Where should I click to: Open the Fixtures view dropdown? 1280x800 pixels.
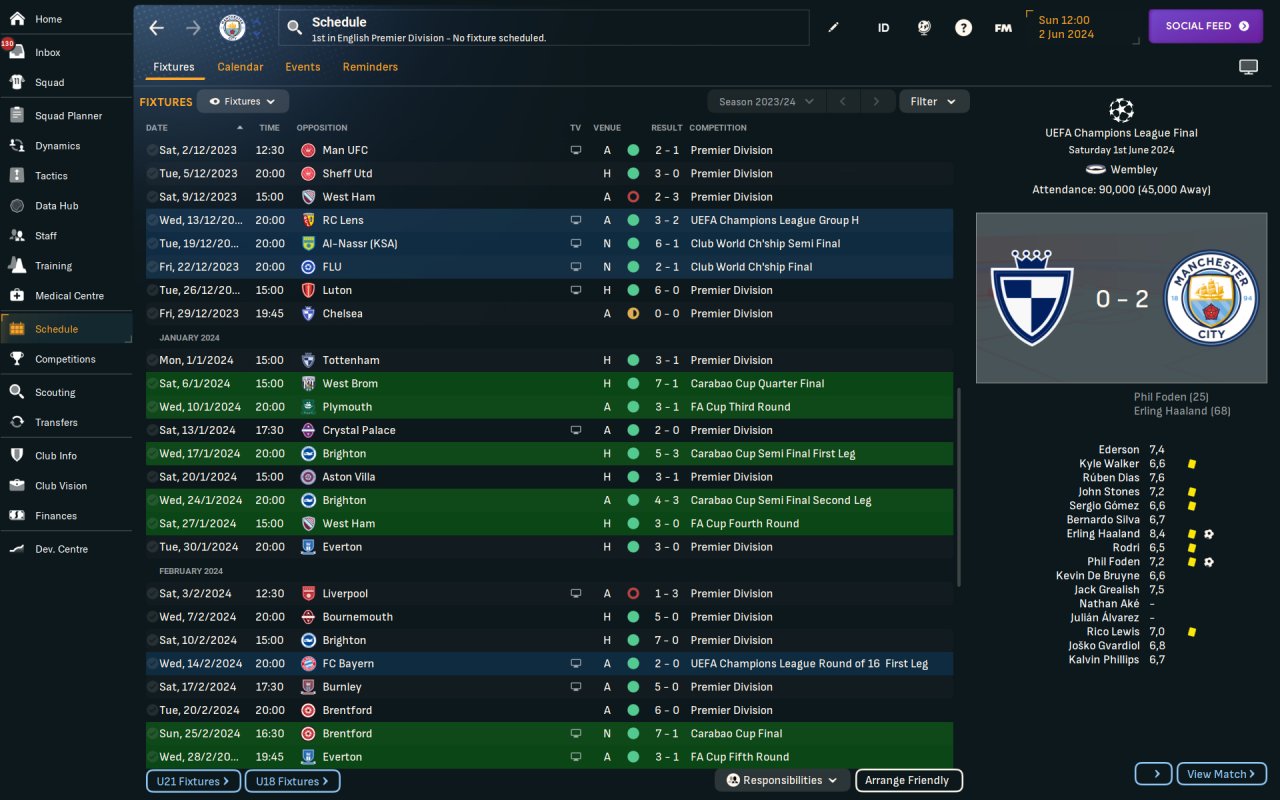point(243,101)
